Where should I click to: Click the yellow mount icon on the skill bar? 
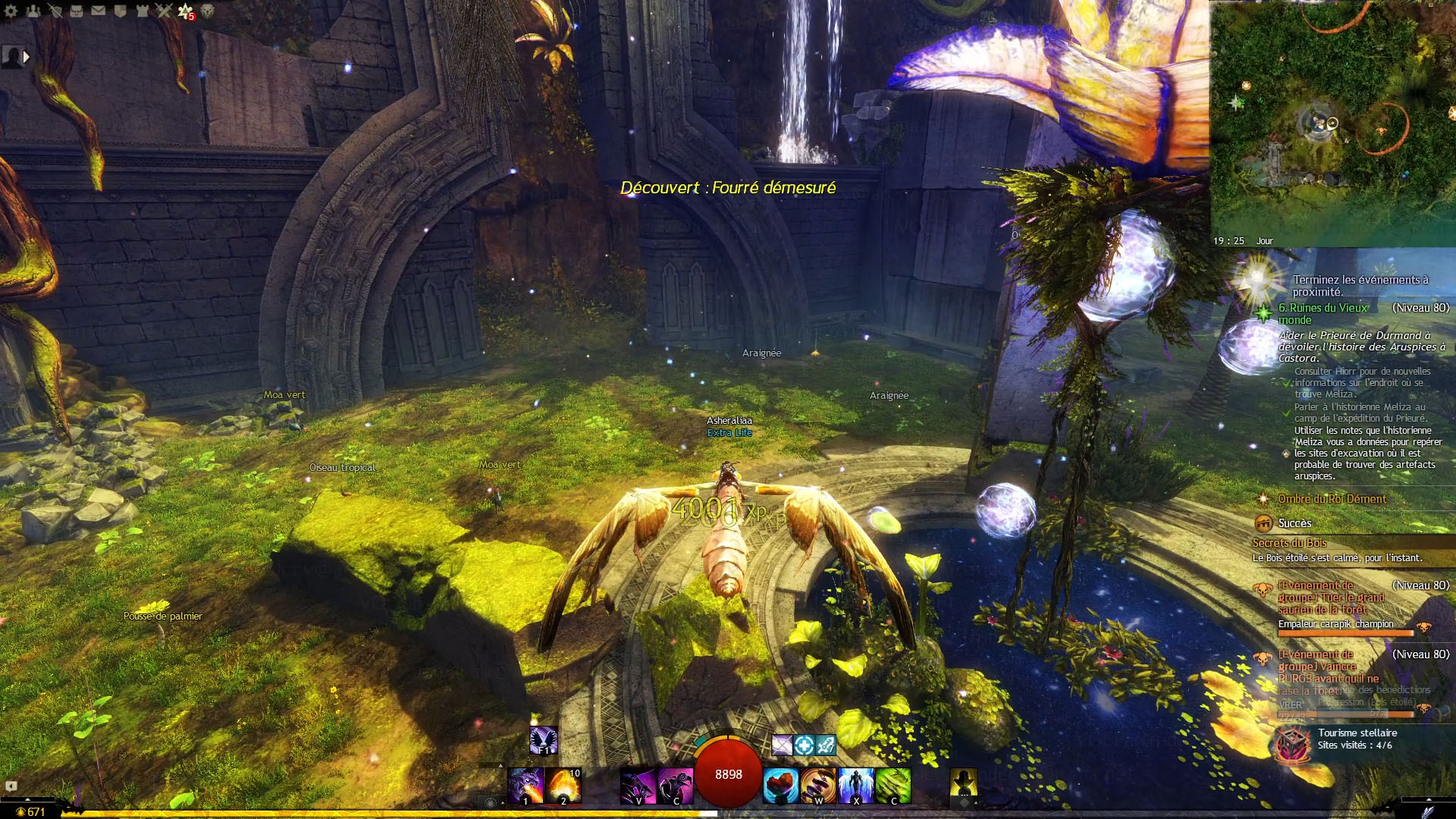[x=964, y=782]
